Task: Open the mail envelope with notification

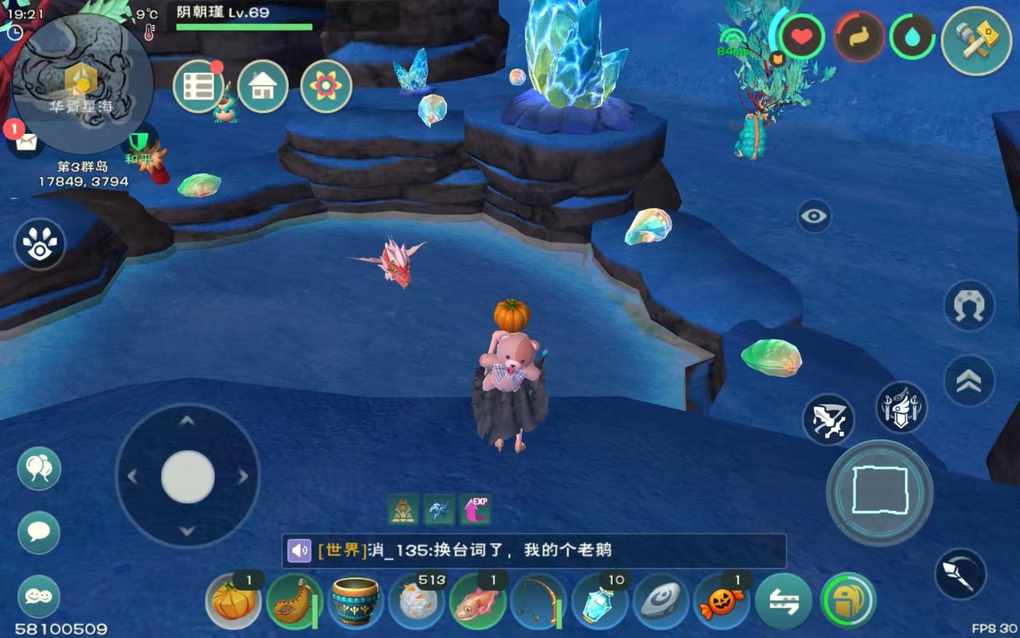Action: click(x=26, y=141)
